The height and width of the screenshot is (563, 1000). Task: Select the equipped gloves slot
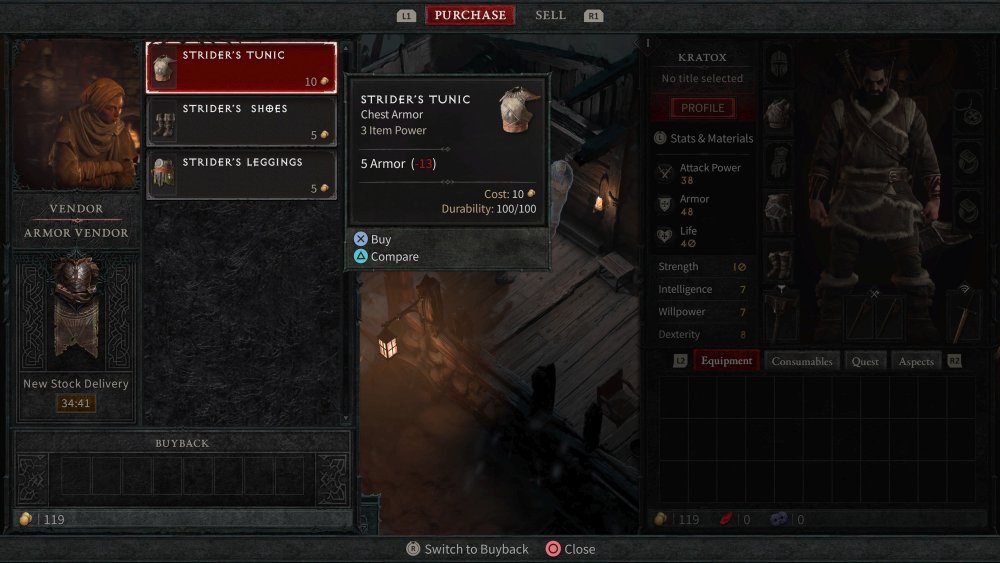779,162
